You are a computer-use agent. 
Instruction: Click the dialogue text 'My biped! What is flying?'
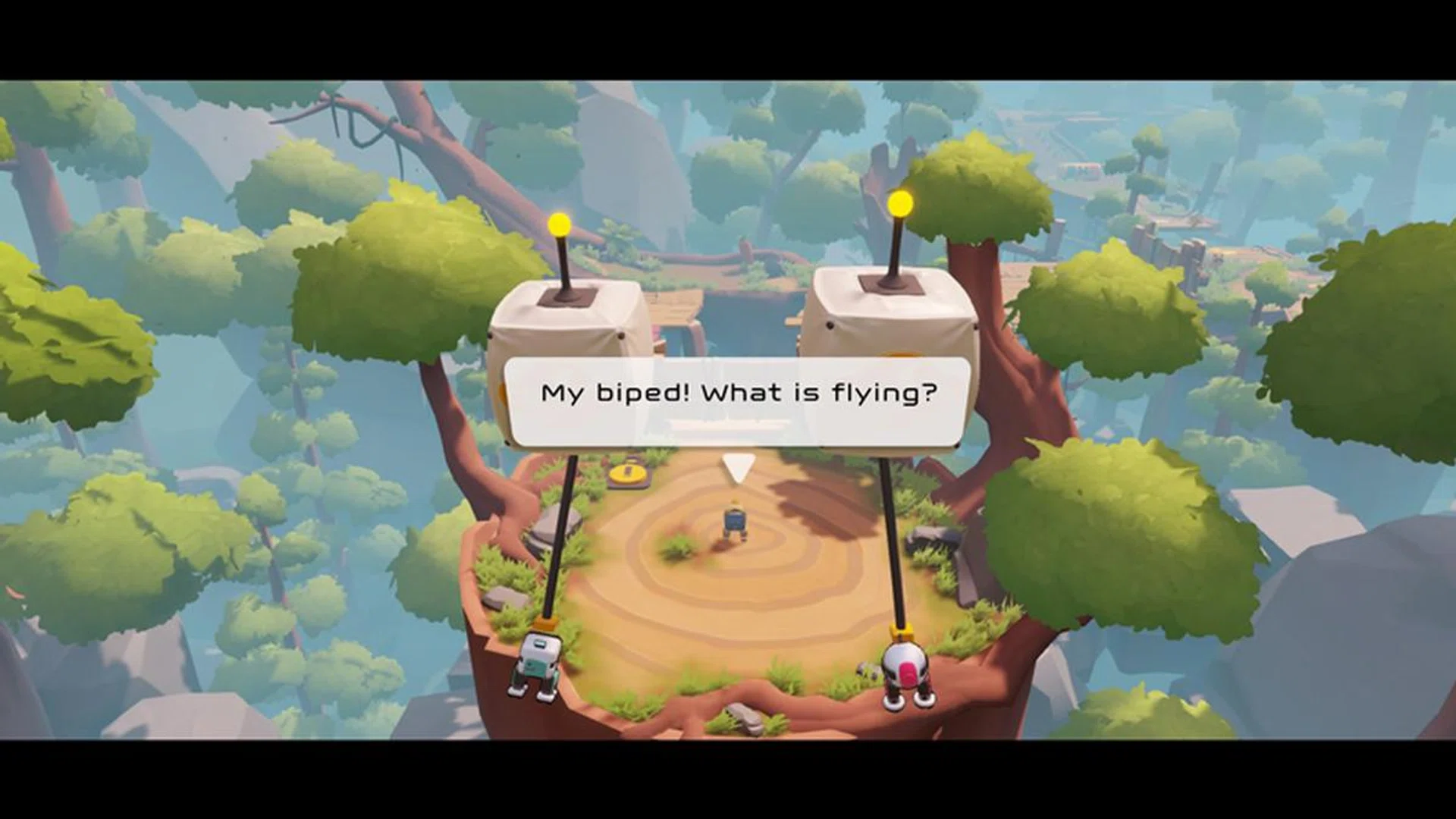(x=738, y=393)
